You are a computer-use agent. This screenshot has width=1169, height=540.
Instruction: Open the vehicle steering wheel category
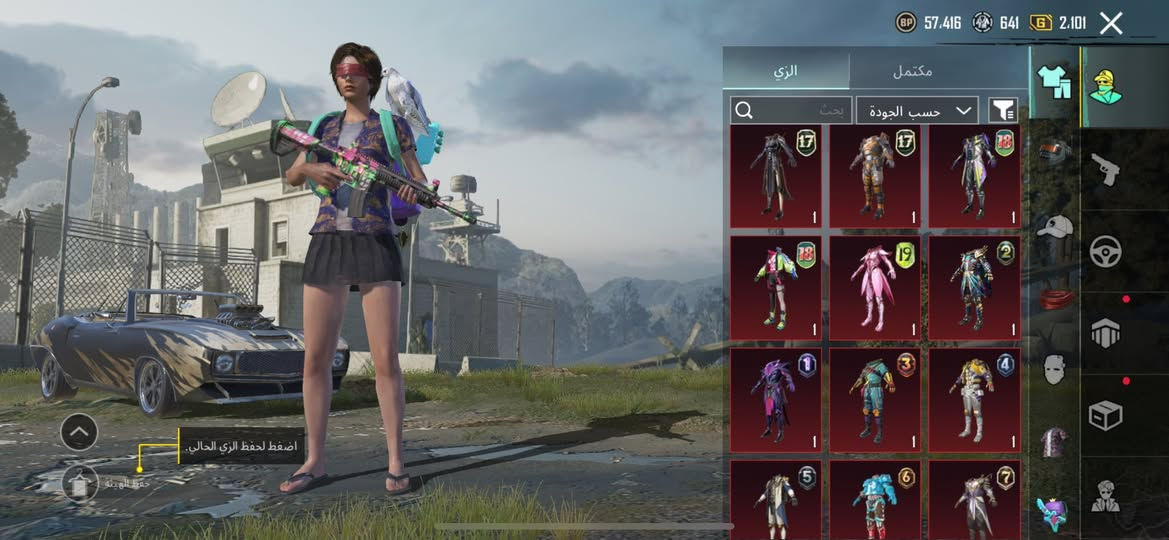click(x=1104, y=251)
